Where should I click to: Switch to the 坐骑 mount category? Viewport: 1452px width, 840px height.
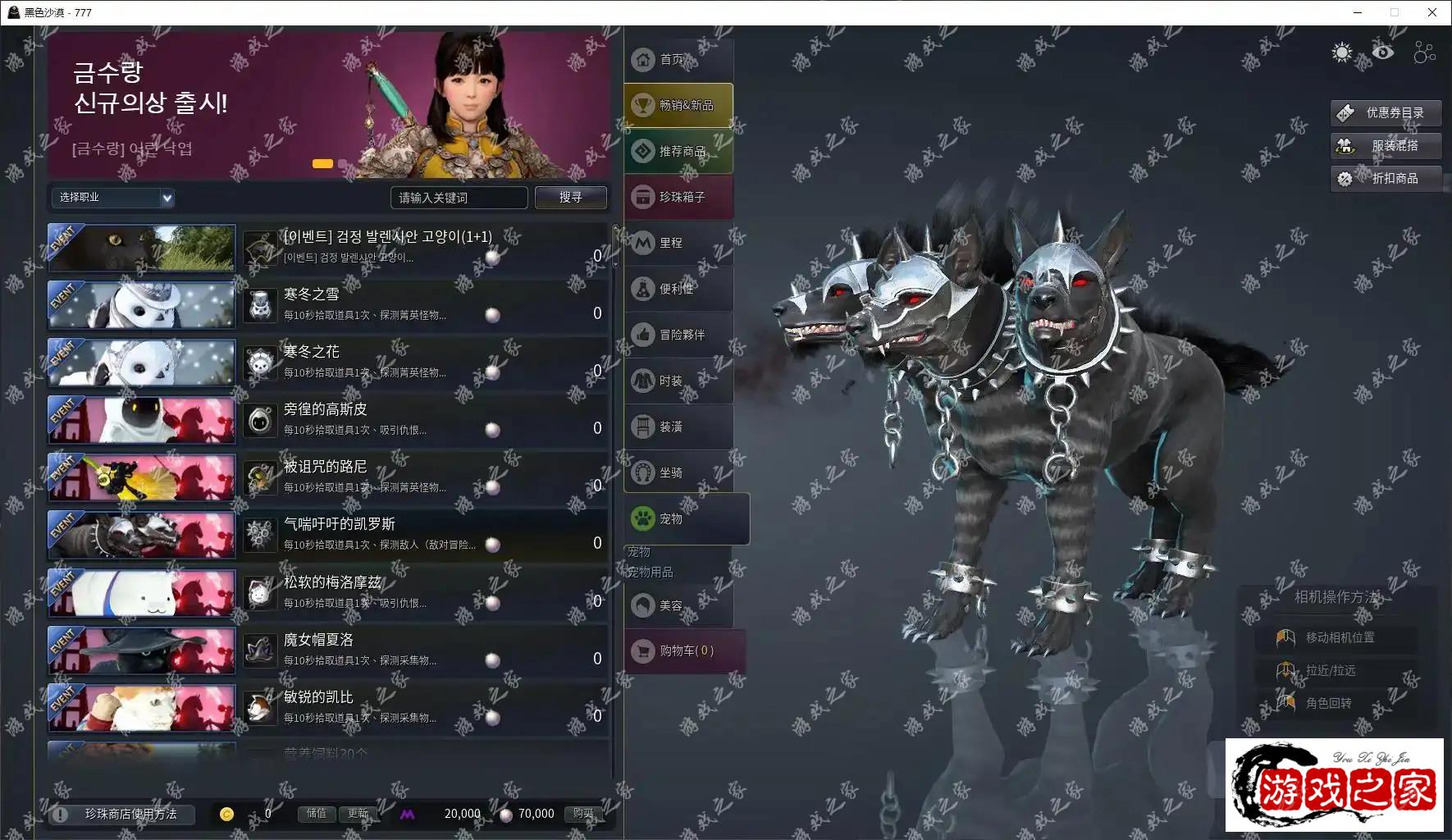coord(678,473)
